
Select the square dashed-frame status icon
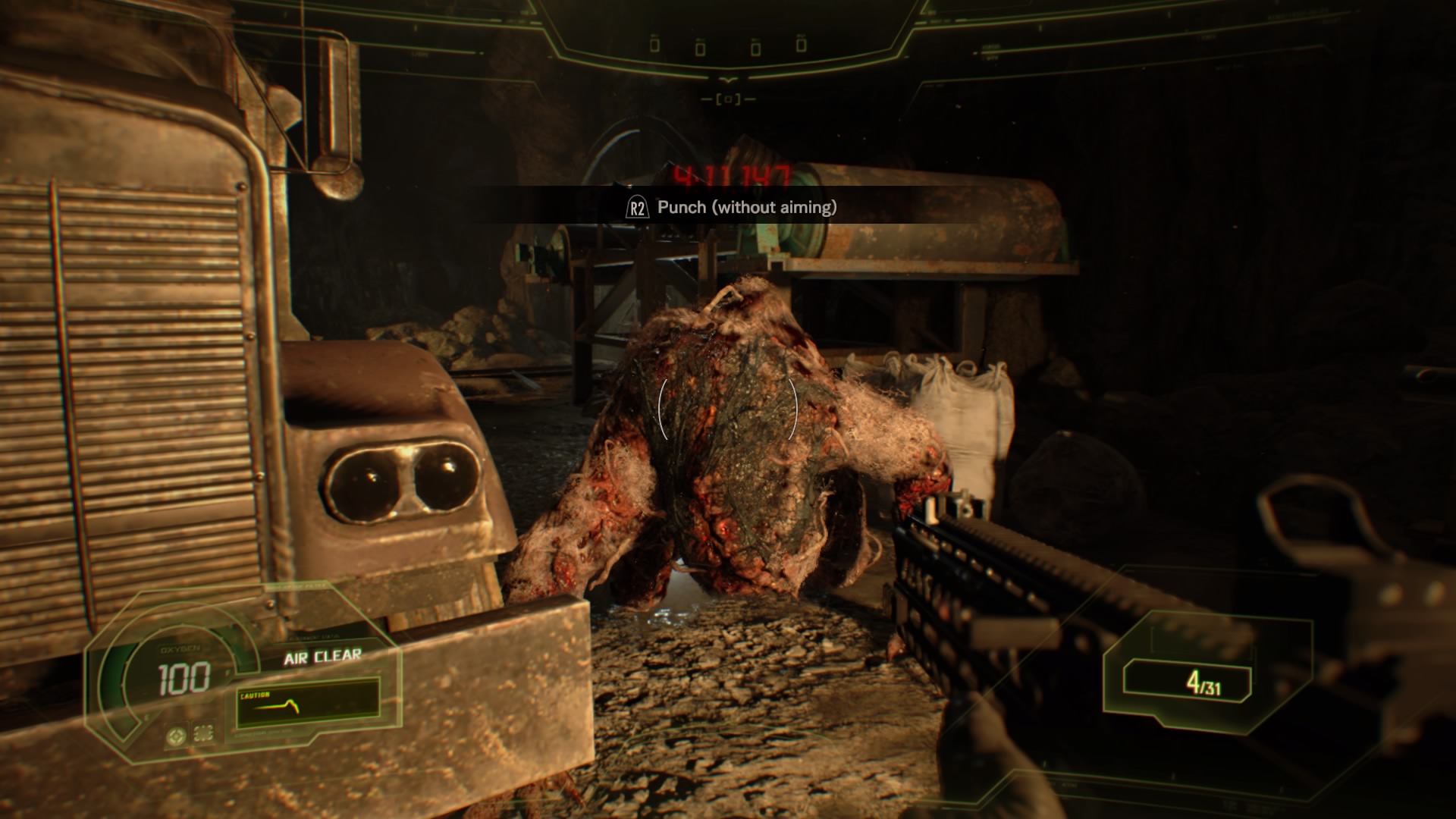202,733
